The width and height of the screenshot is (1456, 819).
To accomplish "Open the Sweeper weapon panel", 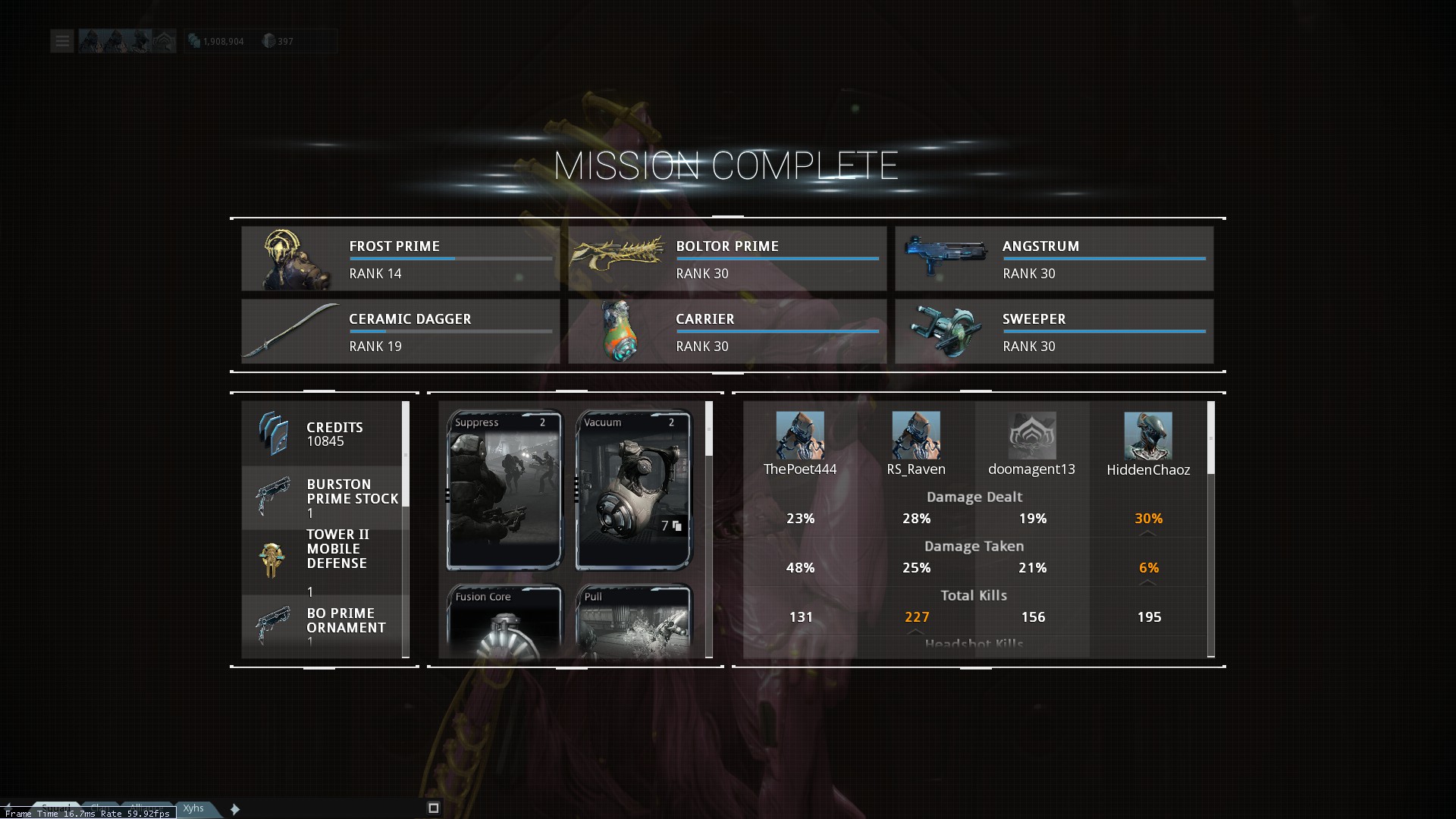I will (x=1053, y=331).
